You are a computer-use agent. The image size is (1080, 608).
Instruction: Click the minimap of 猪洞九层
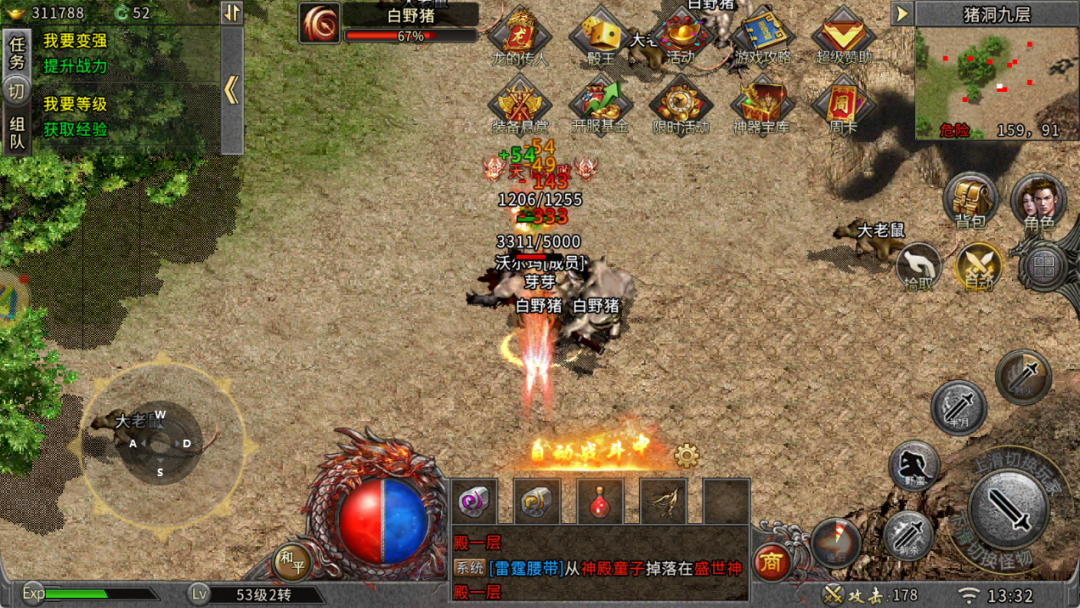point(996,82)
